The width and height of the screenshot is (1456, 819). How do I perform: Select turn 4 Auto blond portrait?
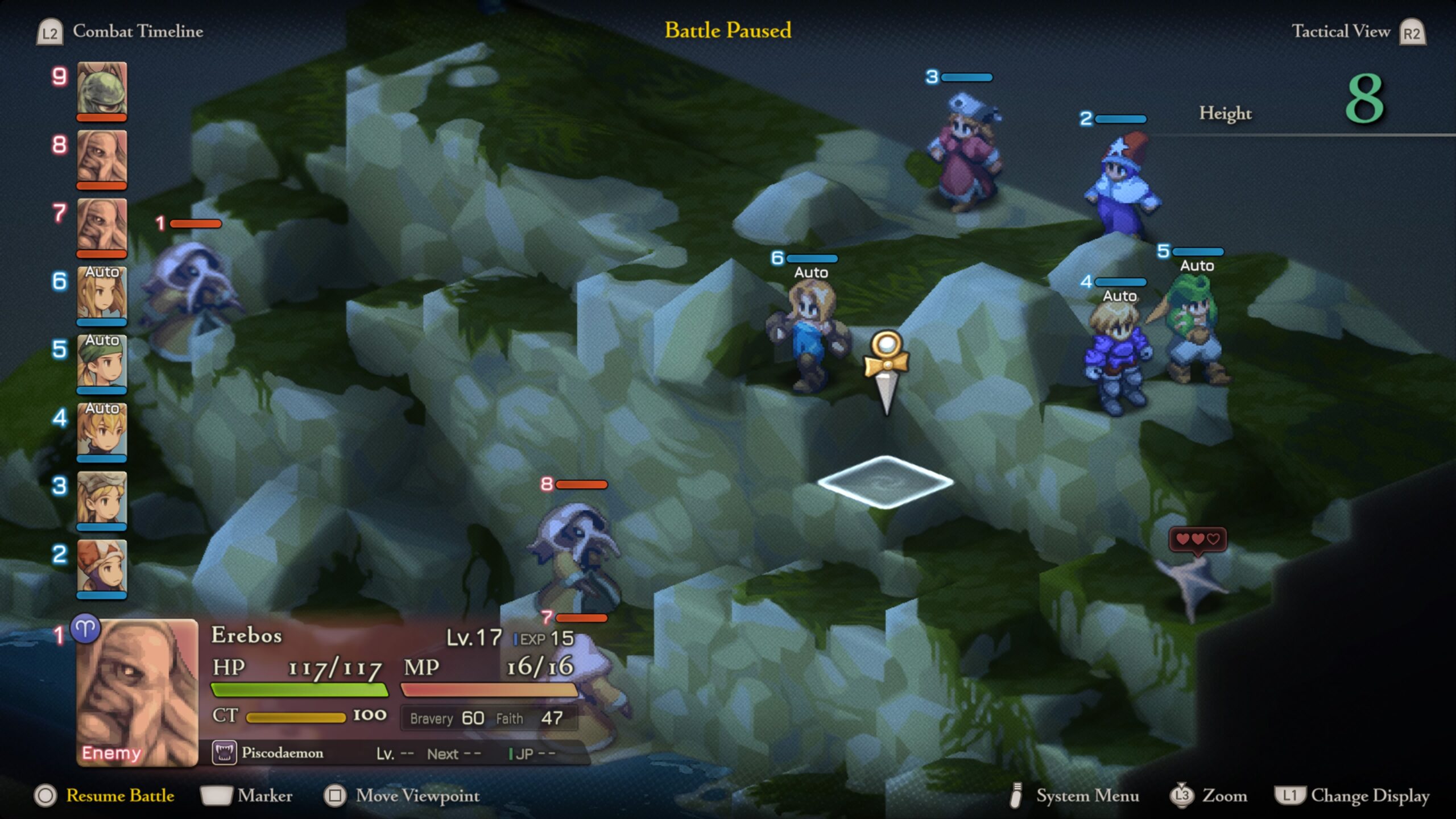coord(102,431)
